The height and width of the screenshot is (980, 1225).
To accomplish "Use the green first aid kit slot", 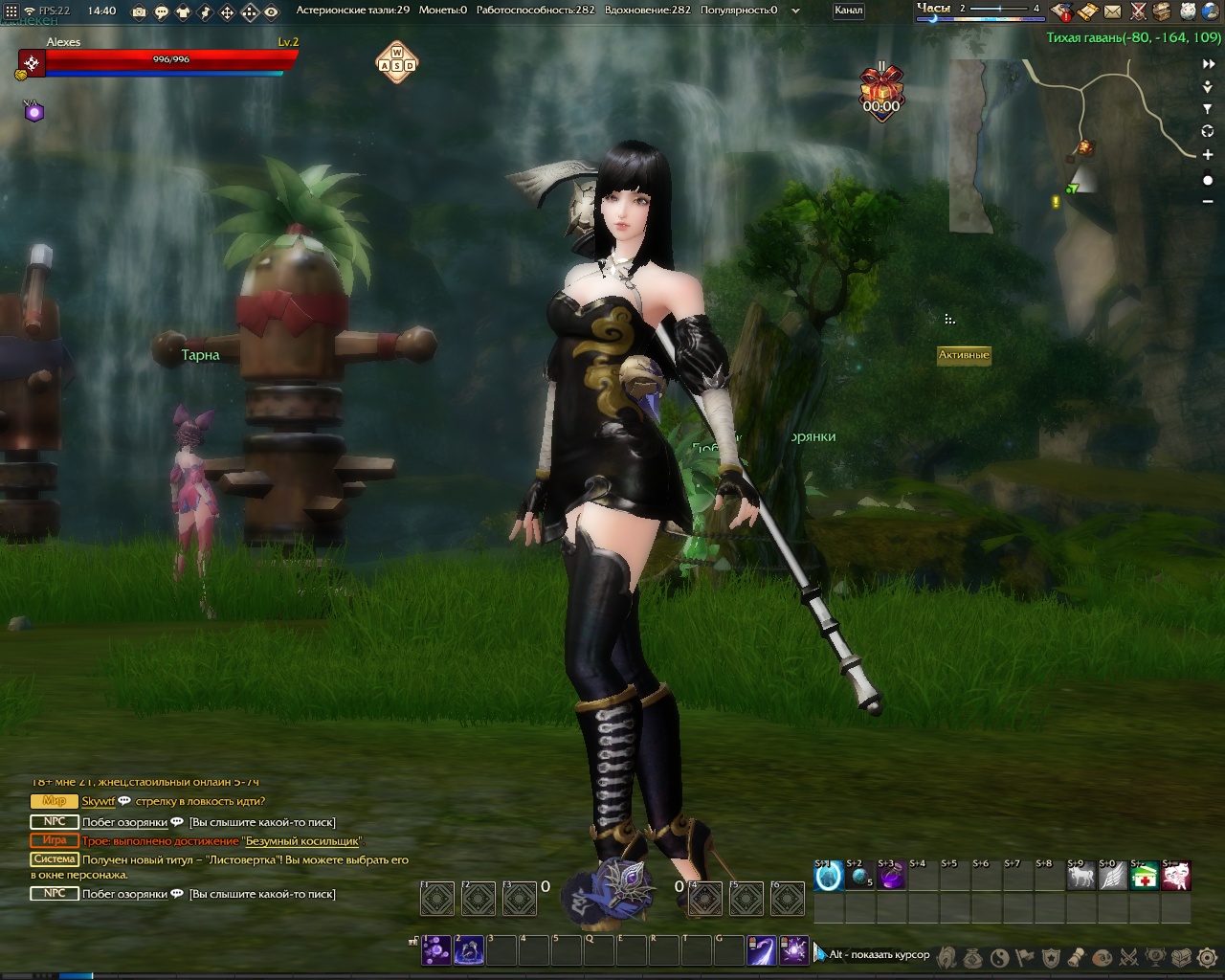I will pyautogui.click(x=1144, y=876).
